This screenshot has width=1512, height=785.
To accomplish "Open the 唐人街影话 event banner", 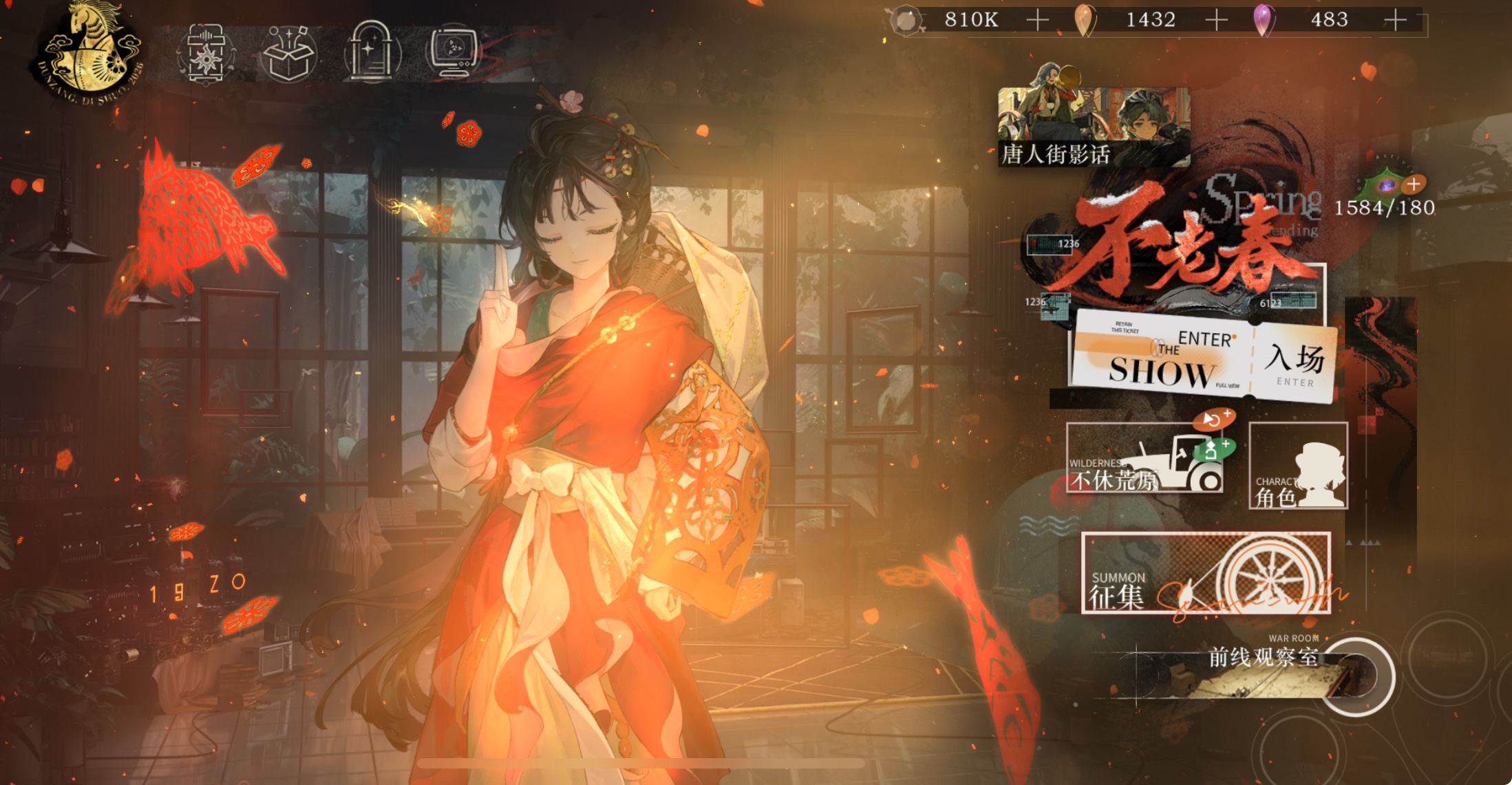I will (1093, 127).
